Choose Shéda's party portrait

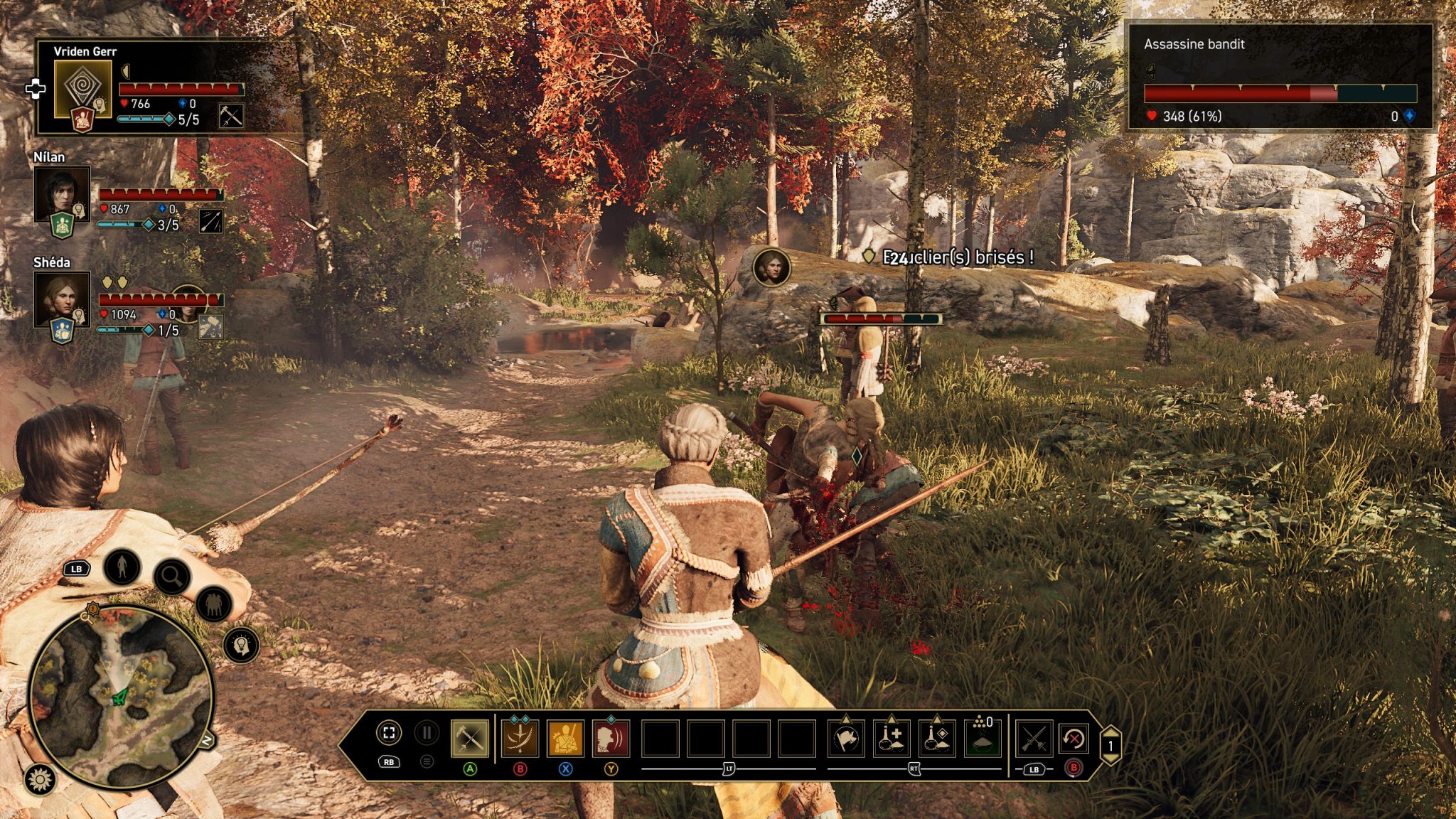point(62,299)
